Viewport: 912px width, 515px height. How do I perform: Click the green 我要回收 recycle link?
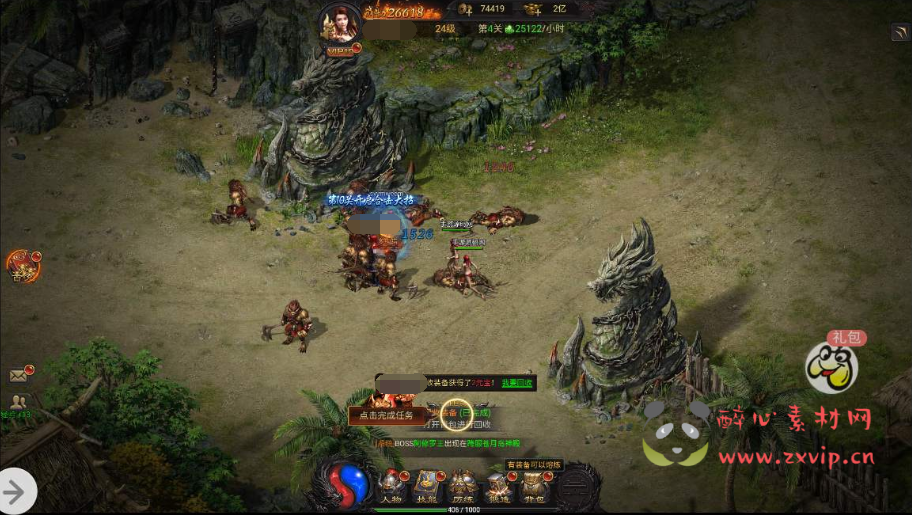pos(517,383)
